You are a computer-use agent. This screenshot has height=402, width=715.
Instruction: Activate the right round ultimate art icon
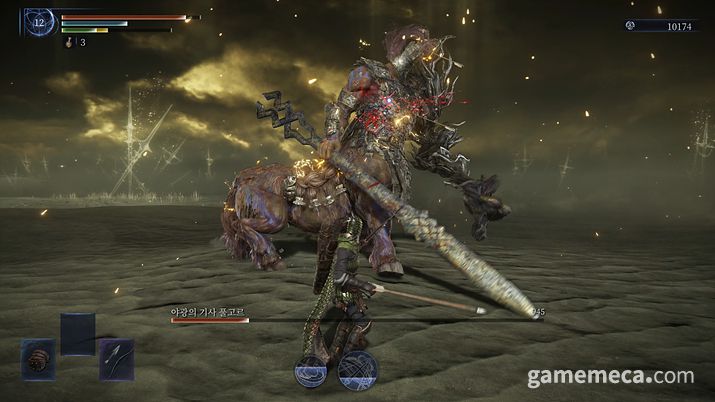click(x=356, y=370)
